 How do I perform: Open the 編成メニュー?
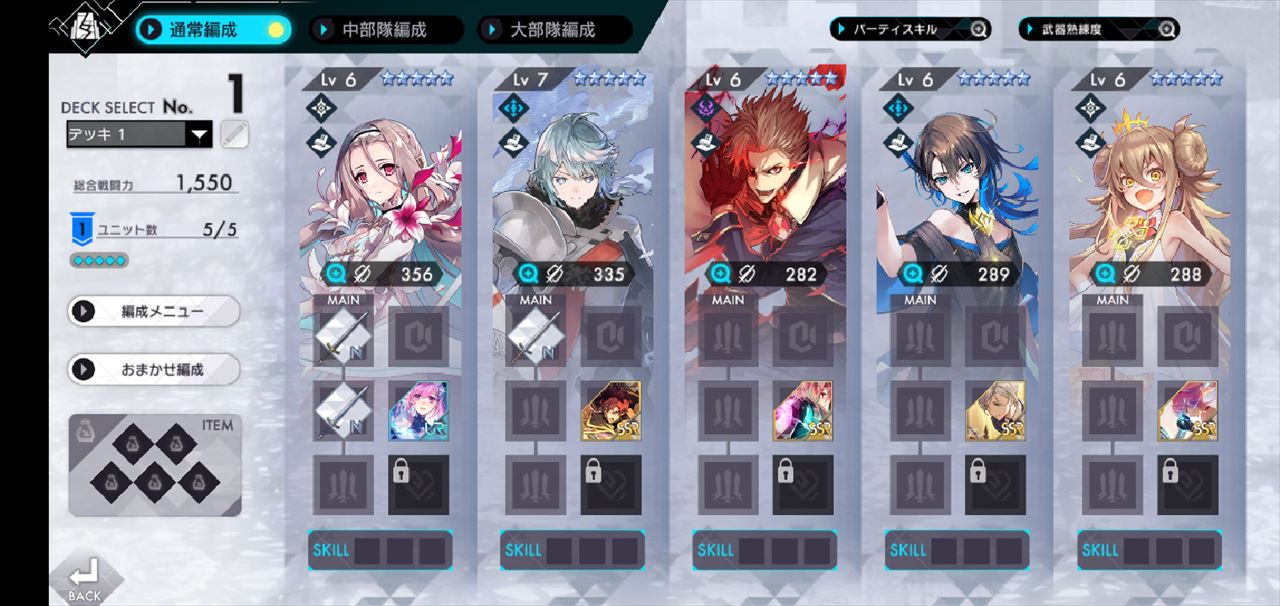click(x=154, y=311)
